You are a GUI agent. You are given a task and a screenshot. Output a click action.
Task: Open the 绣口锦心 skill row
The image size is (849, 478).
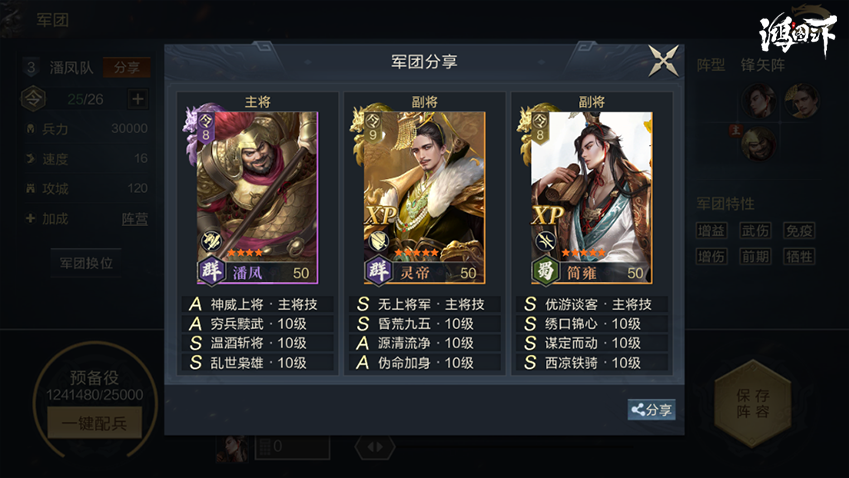[591, 324]
